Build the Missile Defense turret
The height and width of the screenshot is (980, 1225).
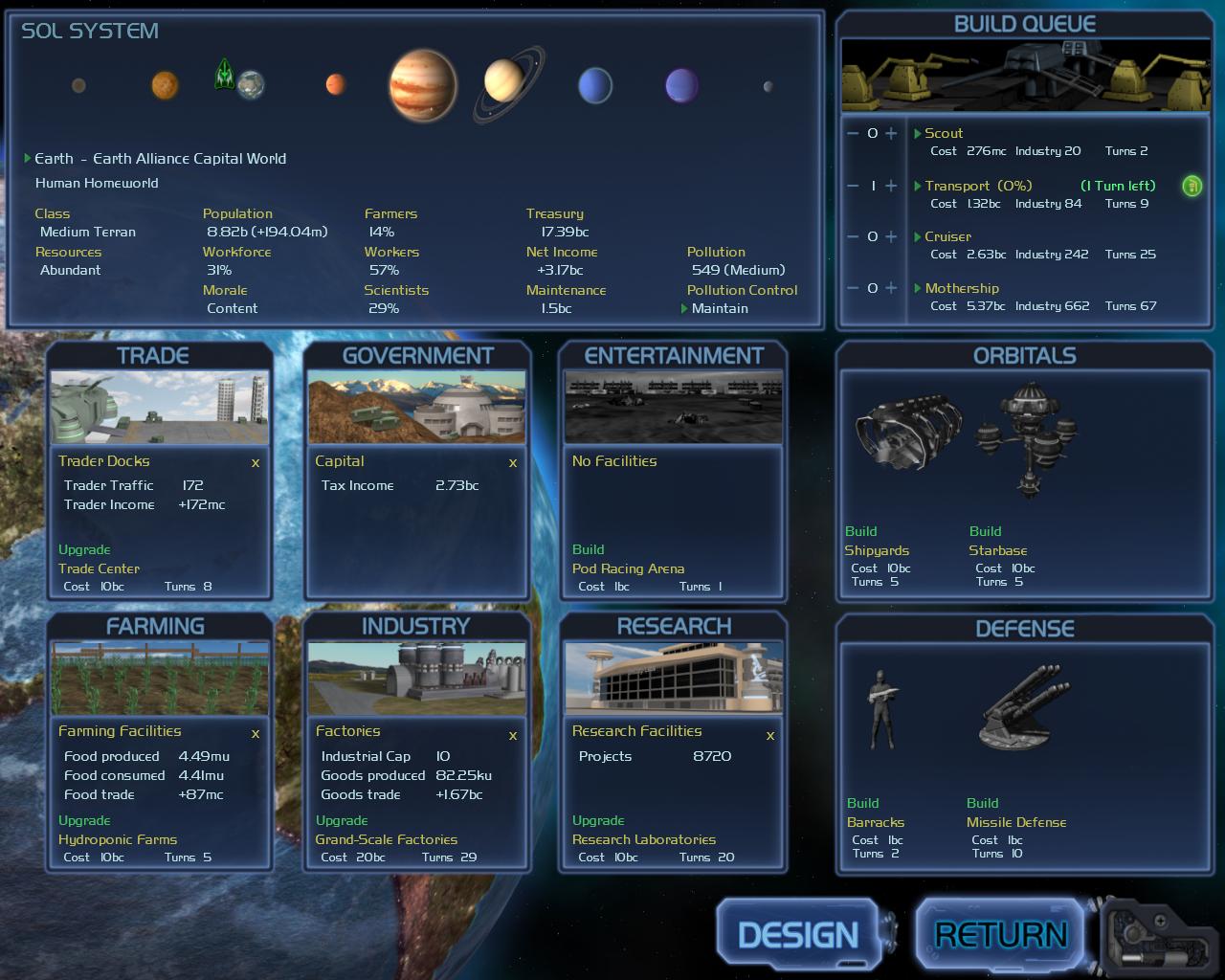coord(1015,822)
